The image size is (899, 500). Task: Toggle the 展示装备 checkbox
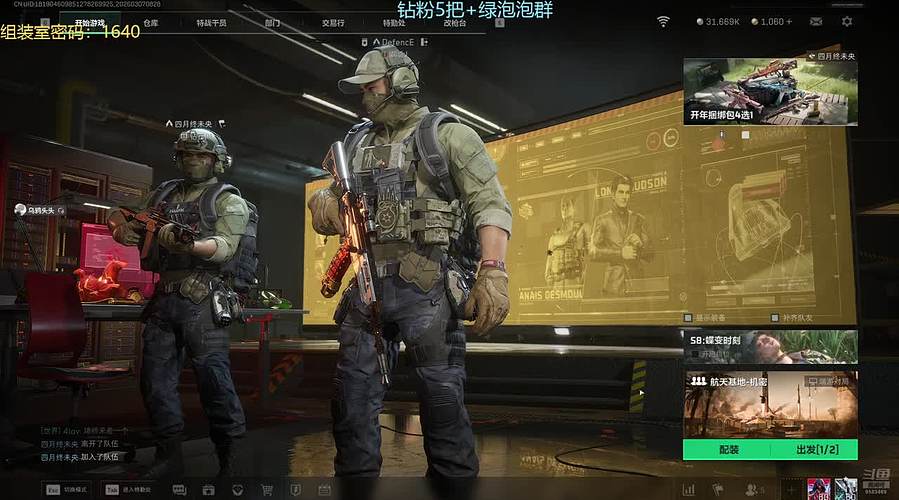[689, 319]
